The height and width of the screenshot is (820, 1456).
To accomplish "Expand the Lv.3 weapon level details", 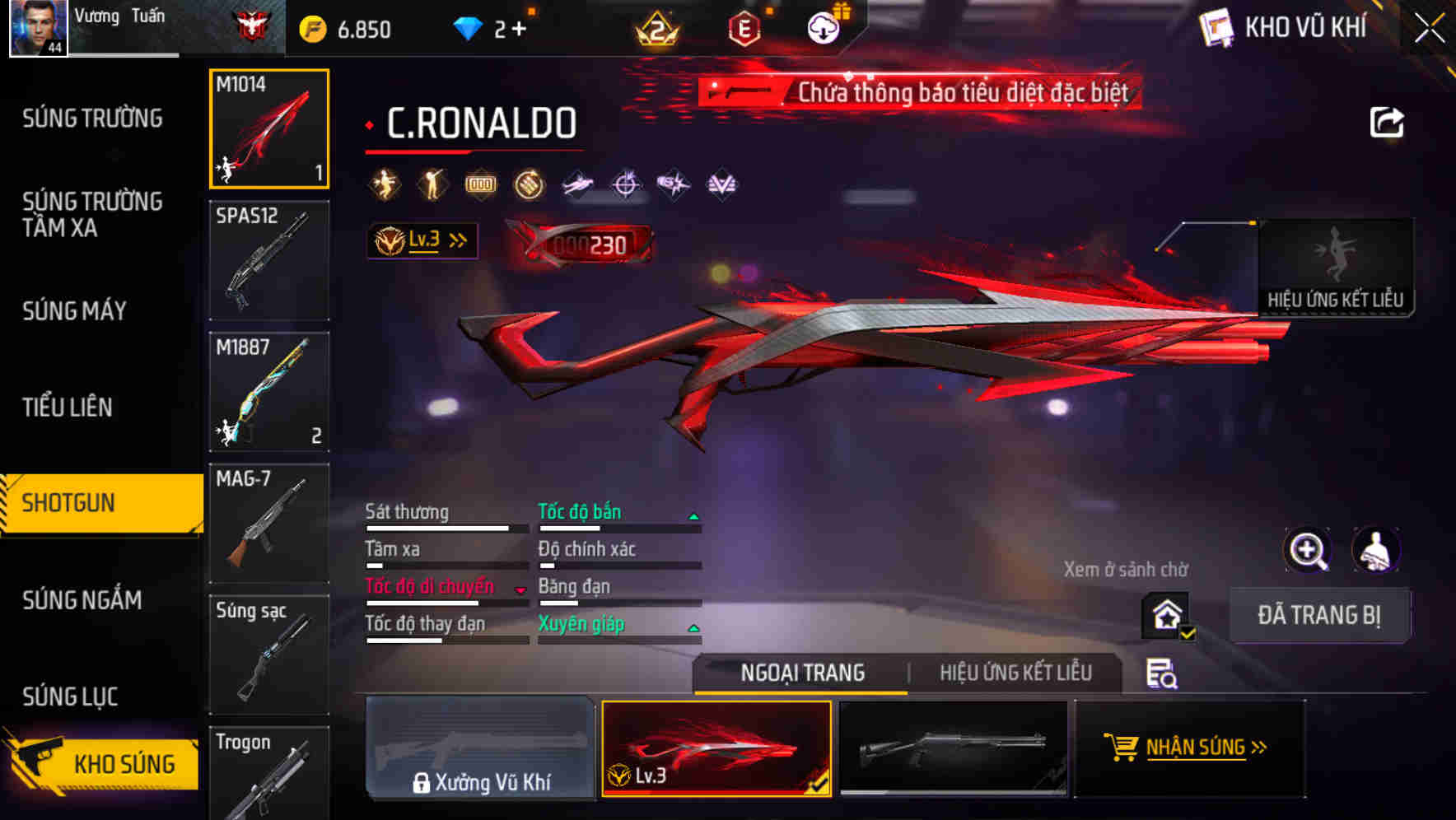I will [x=422, y=240].
